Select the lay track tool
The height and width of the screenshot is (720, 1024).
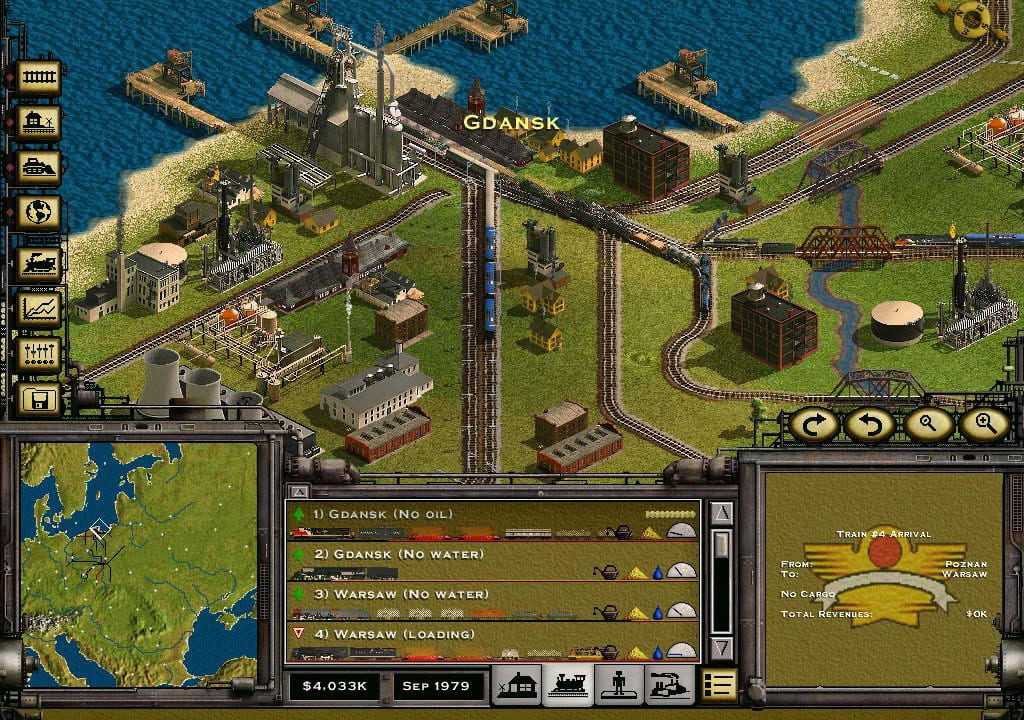[39, 77]
